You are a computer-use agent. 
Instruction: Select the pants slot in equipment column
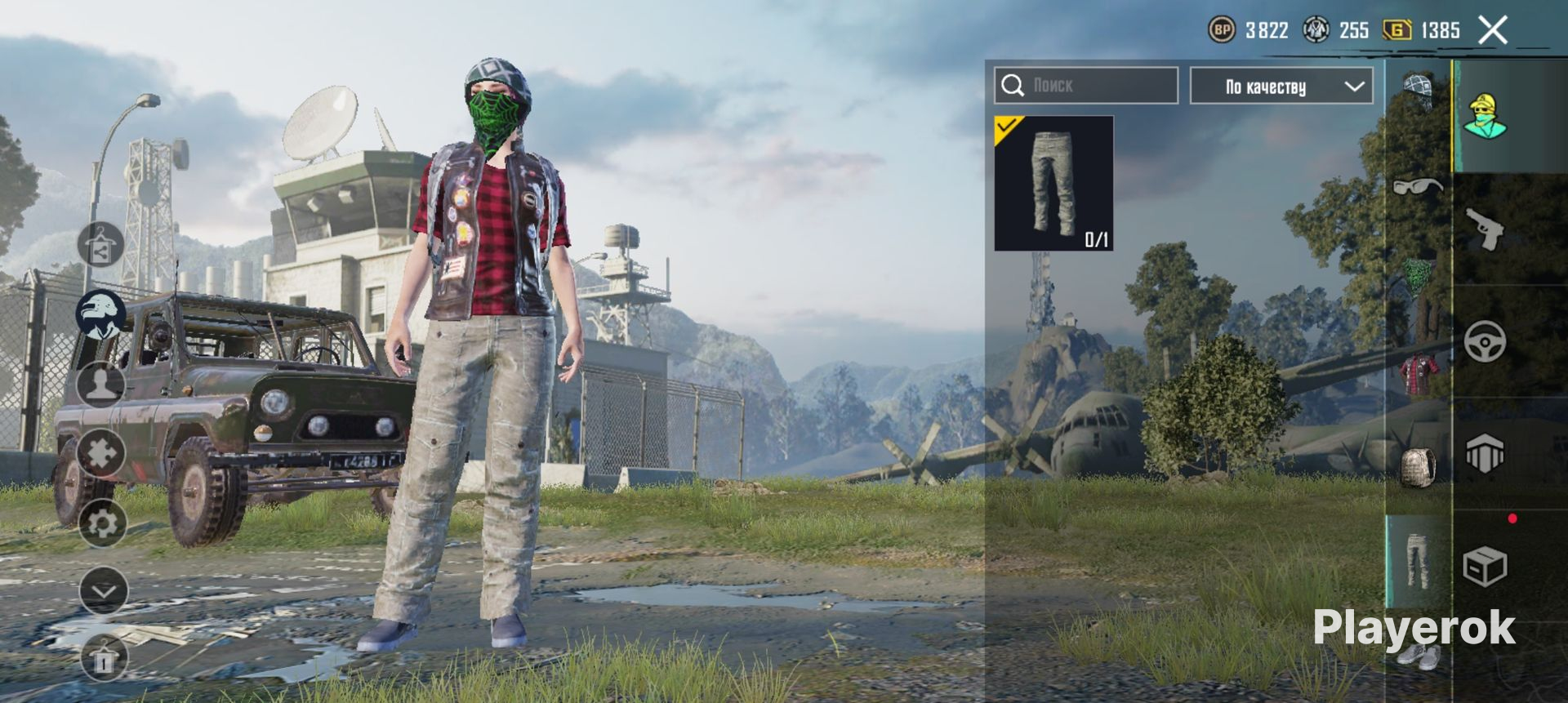(x=1418, y=562)
